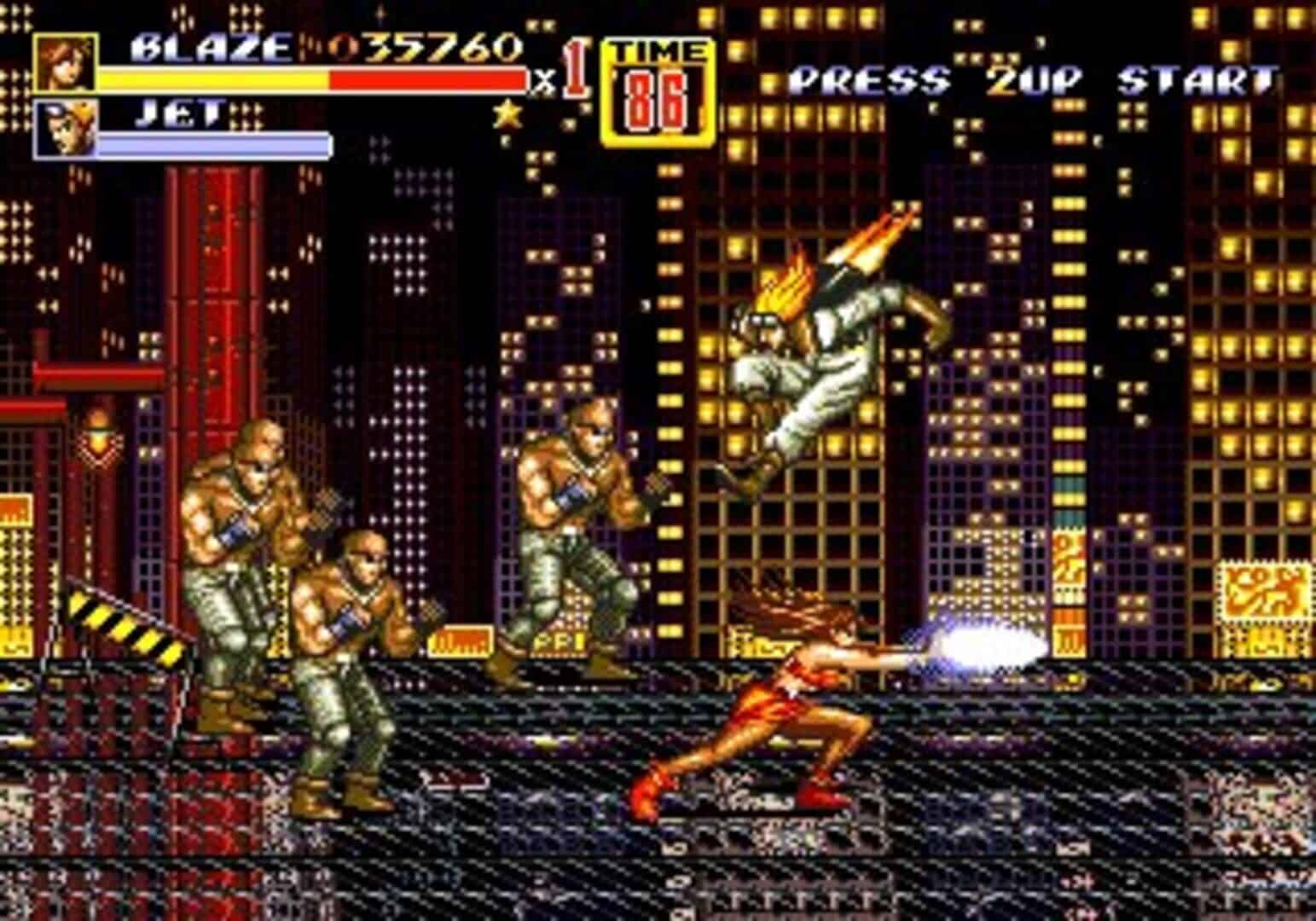Click Jet's empty health bar
Screen dimensions: 1316x921
213,145
